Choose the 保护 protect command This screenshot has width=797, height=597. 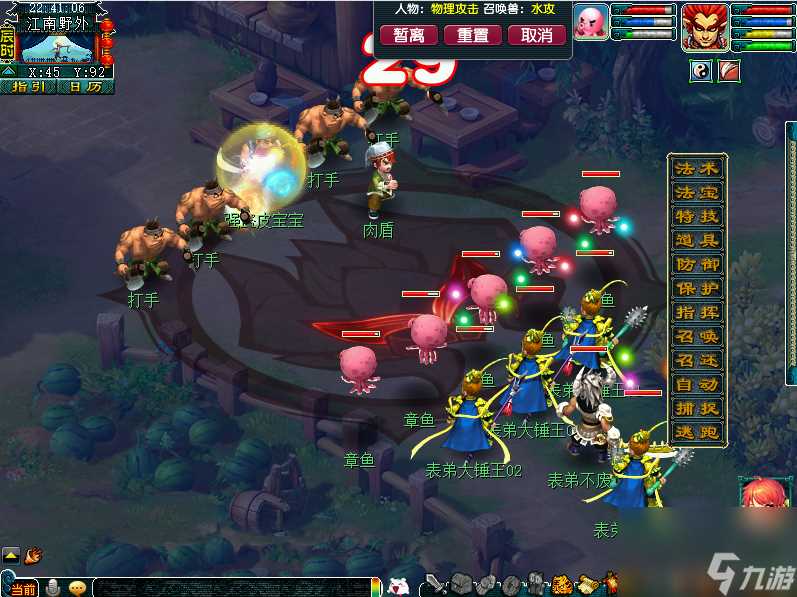[x=697, y=288]
